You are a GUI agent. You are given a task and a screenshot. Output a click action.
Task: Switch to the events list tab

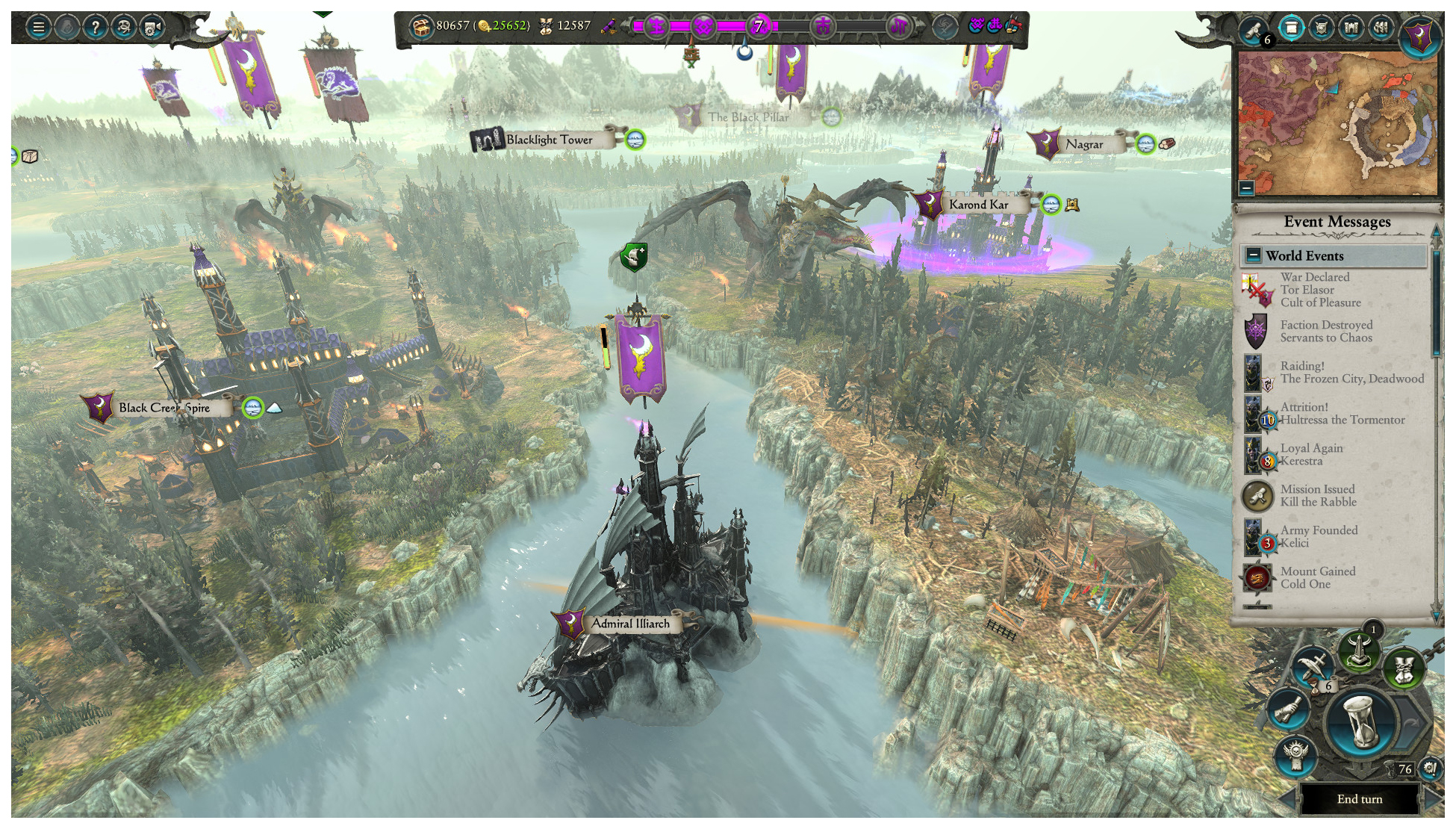(1291, 28)
